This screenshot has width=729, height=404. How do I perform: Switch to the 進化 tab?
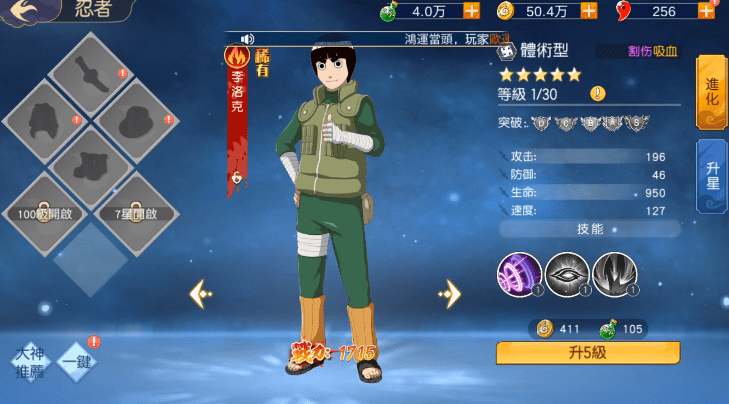coord(711,92)
